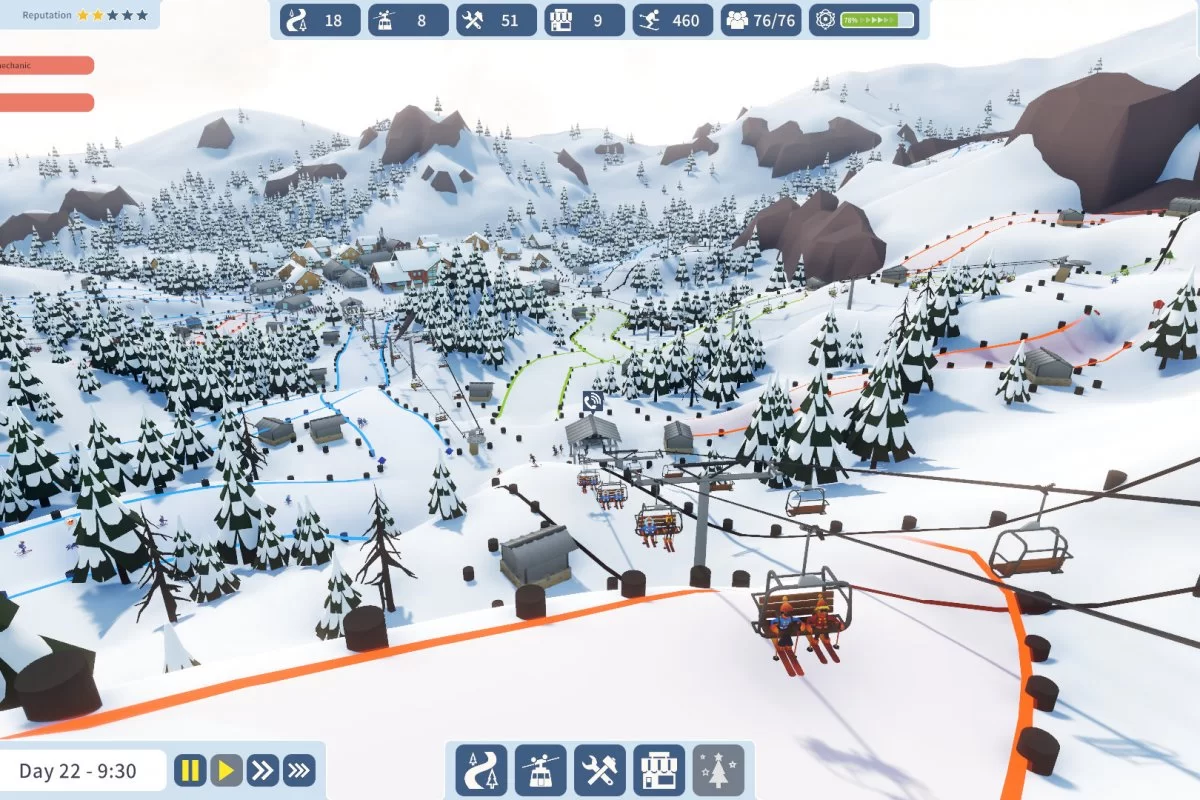The image size is (1200, 800).
Task: Open the energy panel with green battery bar
Action: click(x=866, y=20)
